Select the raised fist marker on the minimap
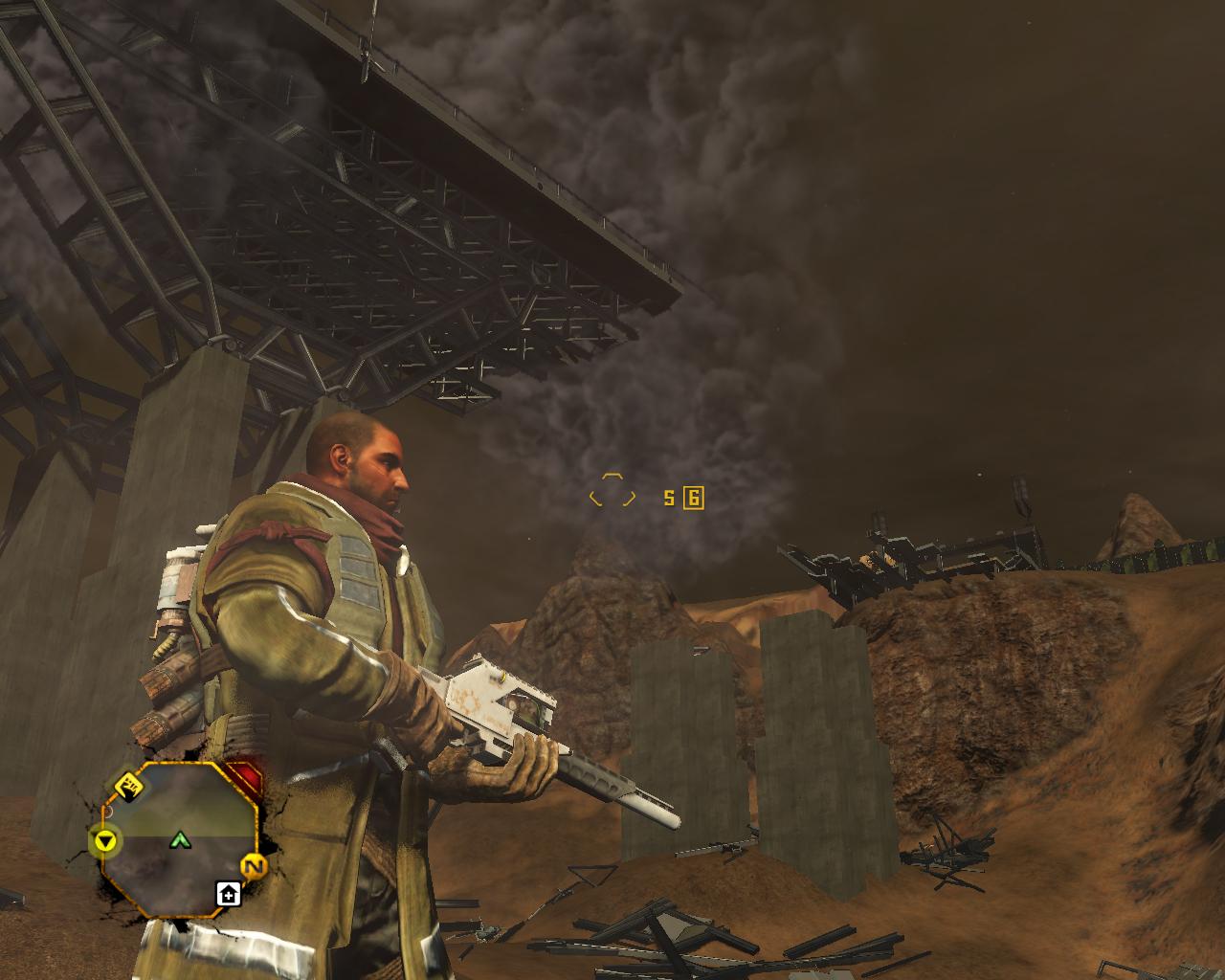Viewport: 1225px width, 980px height. pos(130,787)
